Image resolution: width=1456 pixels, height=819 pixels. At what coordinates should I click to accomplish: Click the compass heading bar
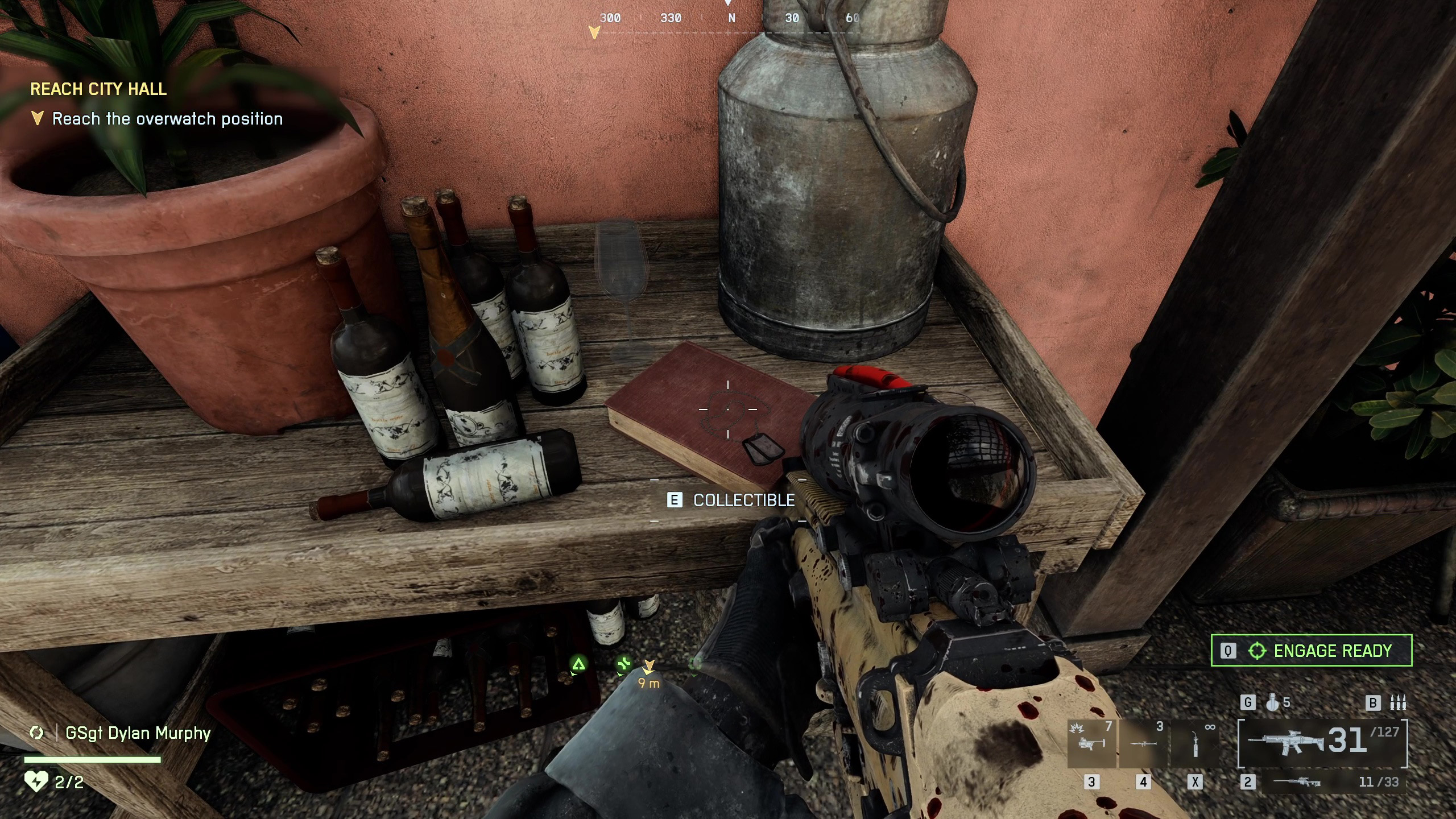[728, 18]
